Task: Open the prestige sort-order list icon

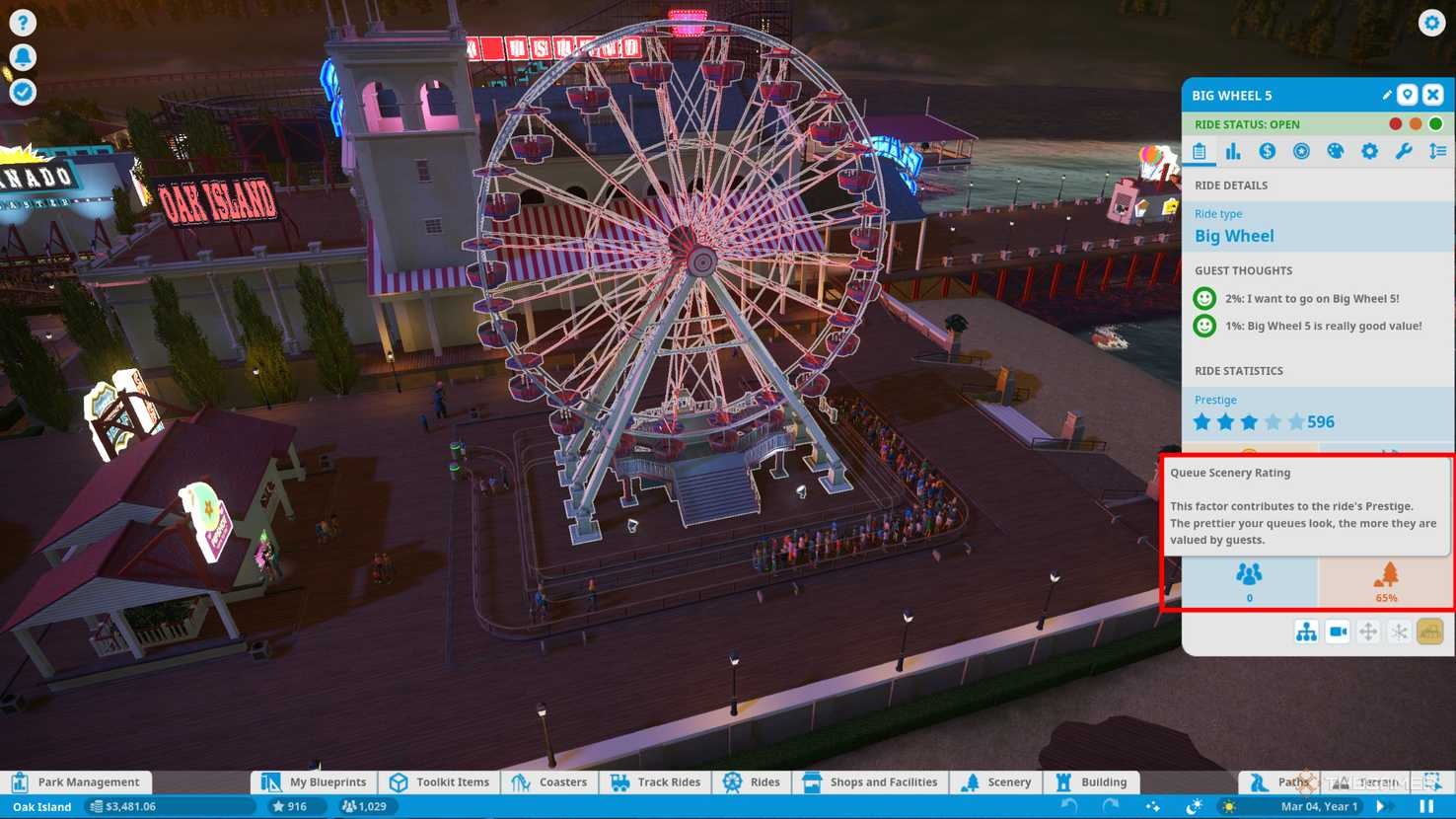Action: point(1437,151)
